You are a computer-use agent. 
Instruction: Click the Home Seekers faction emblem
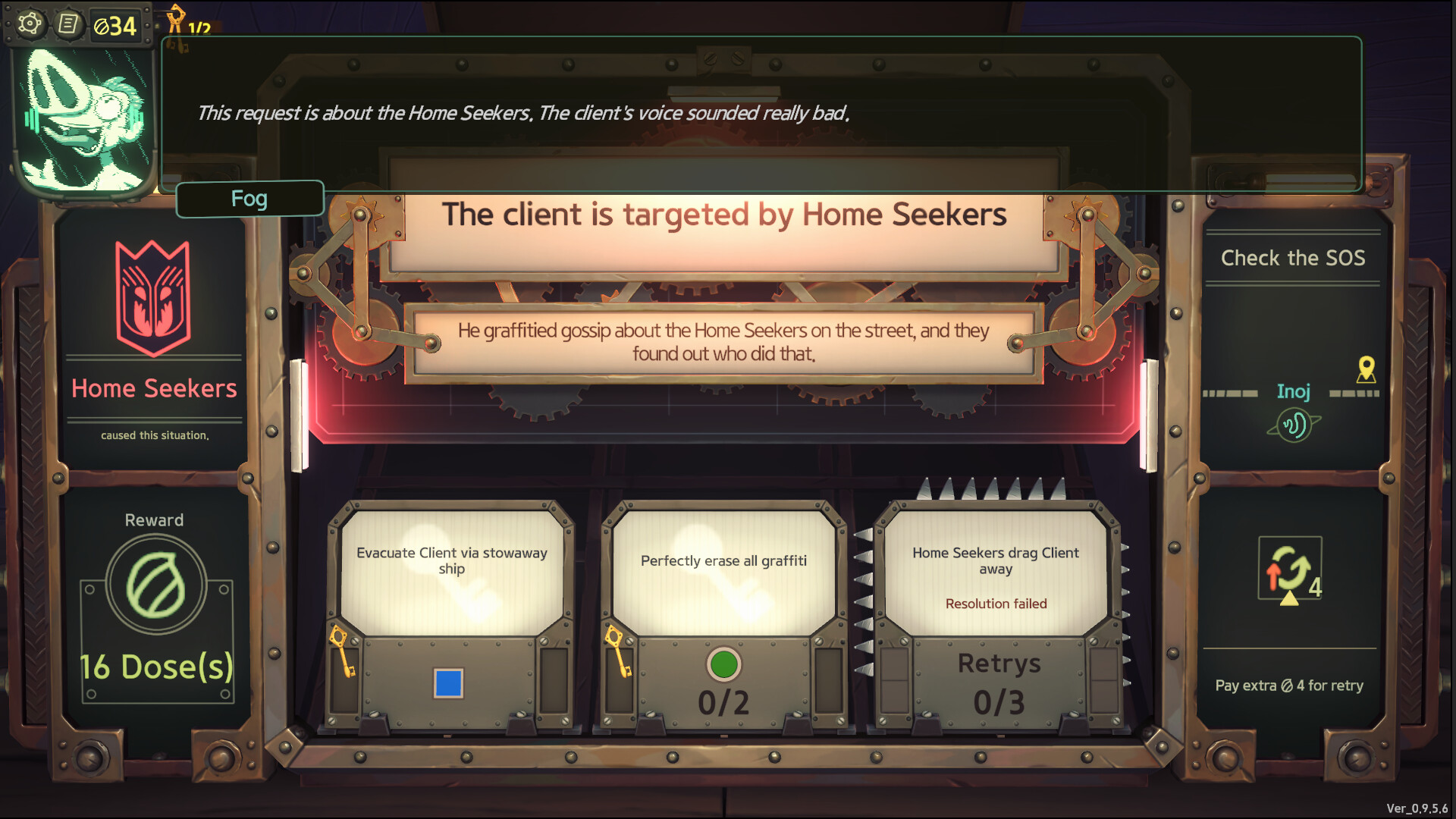click(153, 296)
